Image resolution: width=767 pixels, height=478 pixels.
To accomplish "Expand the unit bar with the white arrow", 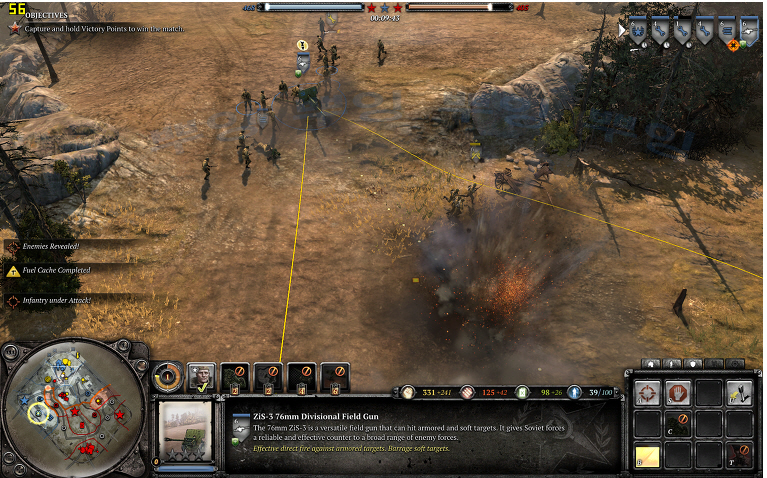I will (x=622, y=31).
